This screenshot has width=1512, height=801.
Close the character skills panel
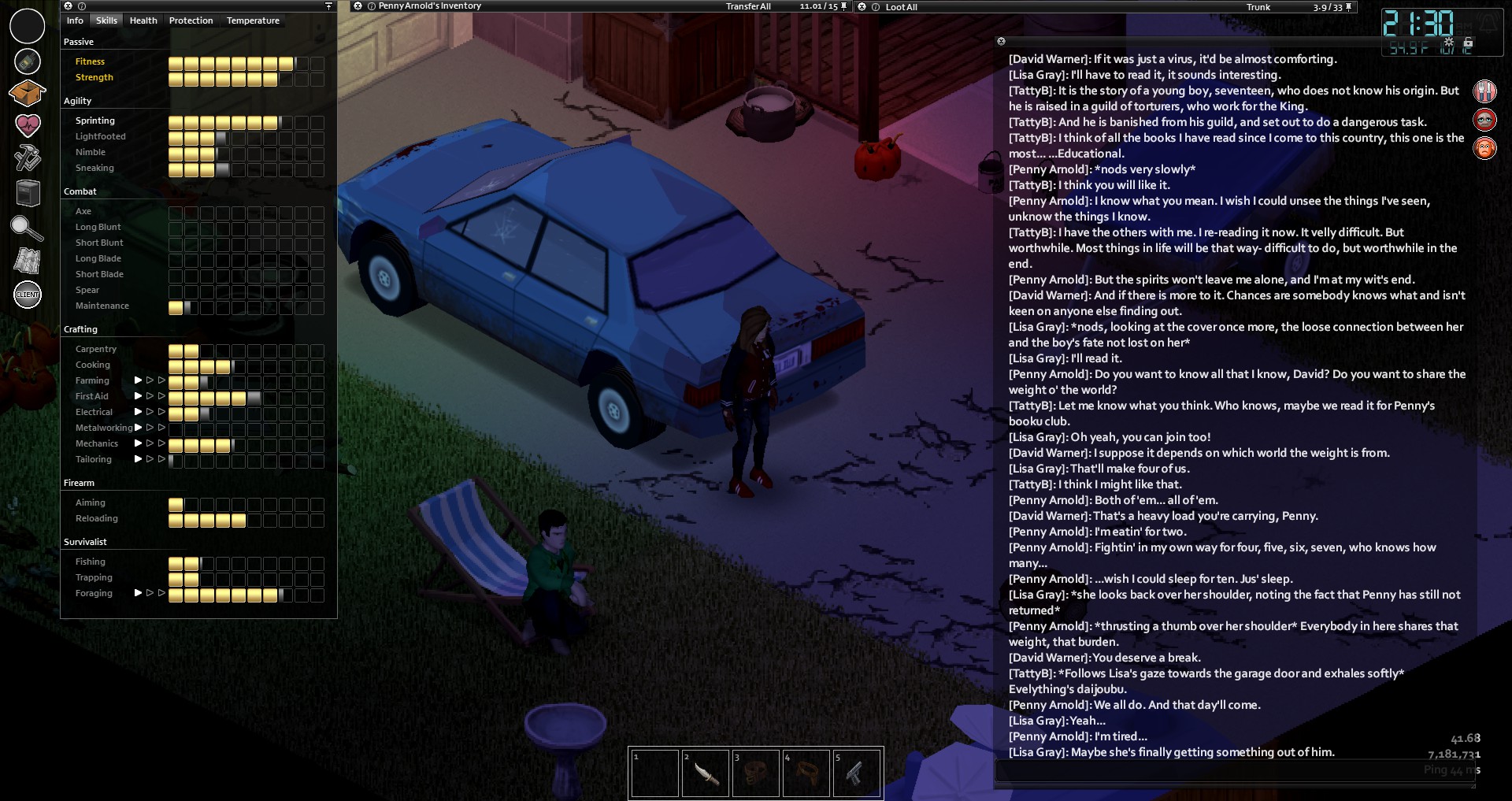(x=69, y=6)
